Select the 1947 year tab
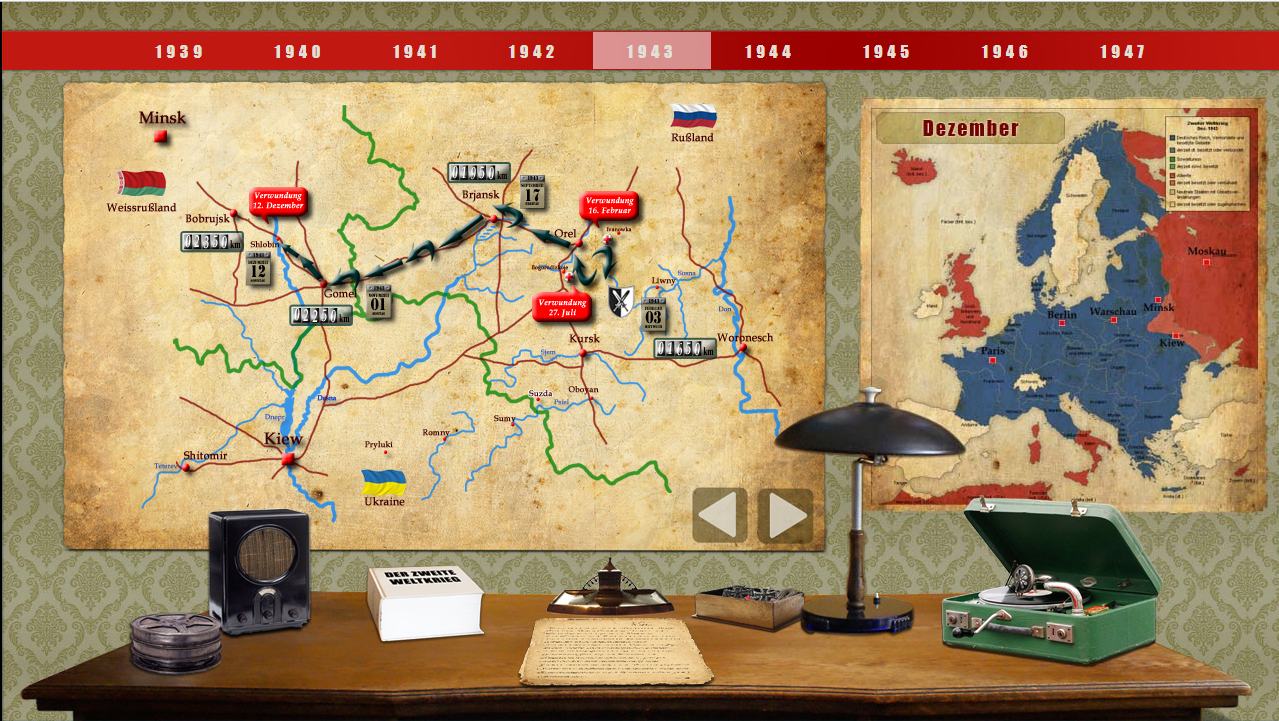Screen dimensions: 1279x721 click(x=1123, y=52)
